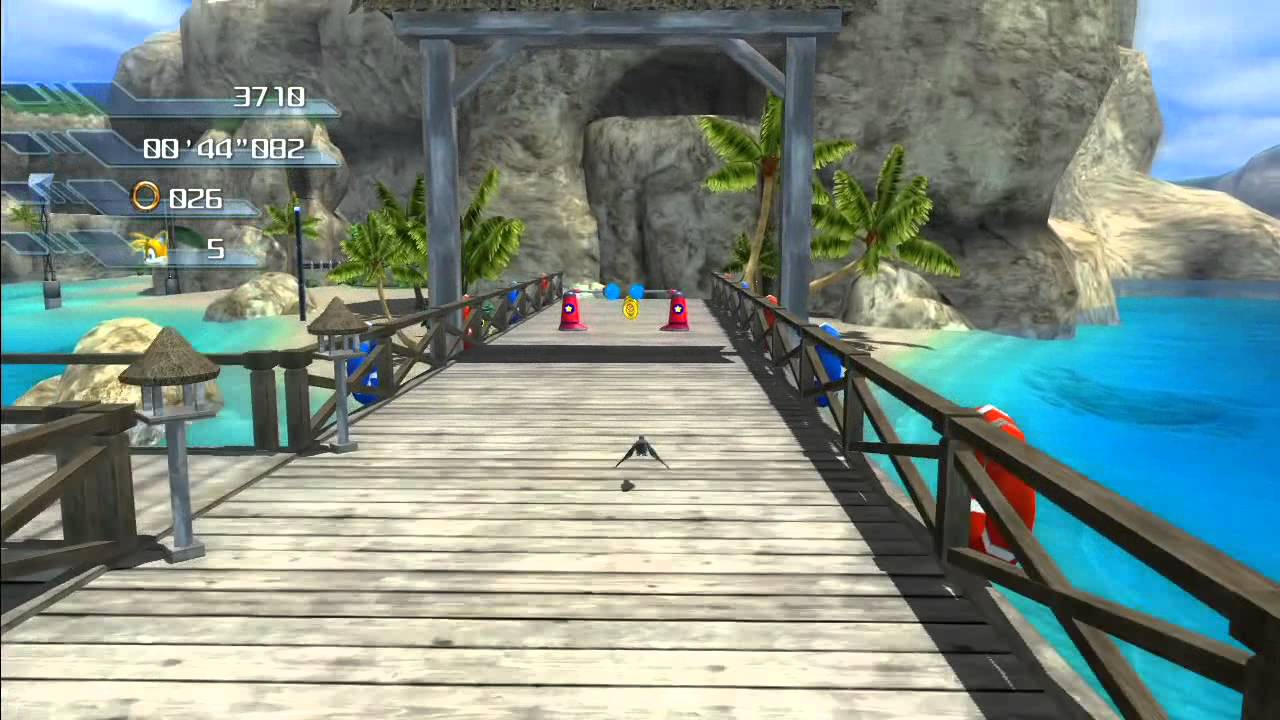Select the Tails lives icon
The height and width of the screenshot is (720, 1280).
click(150, 249)
